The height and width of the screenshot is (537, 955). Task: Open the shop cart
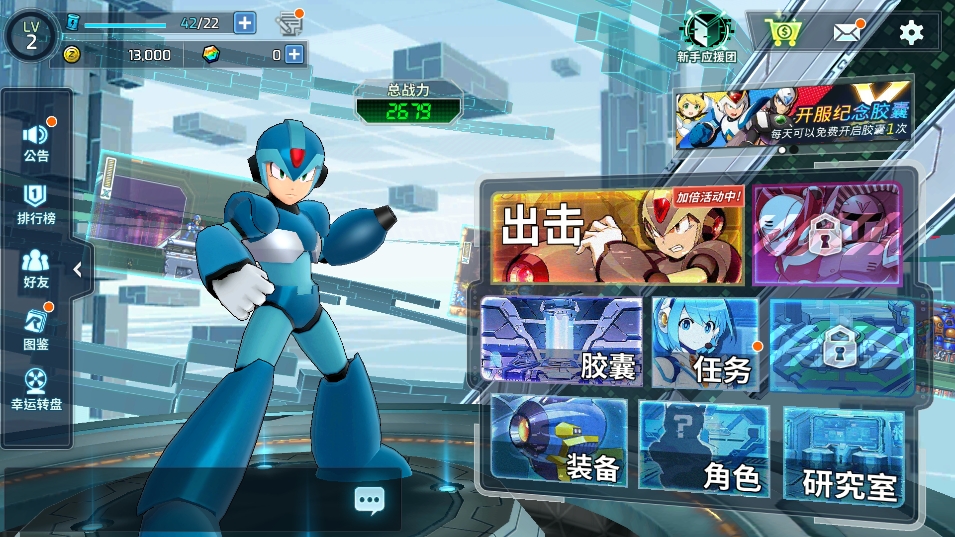[x=781, y=32]
